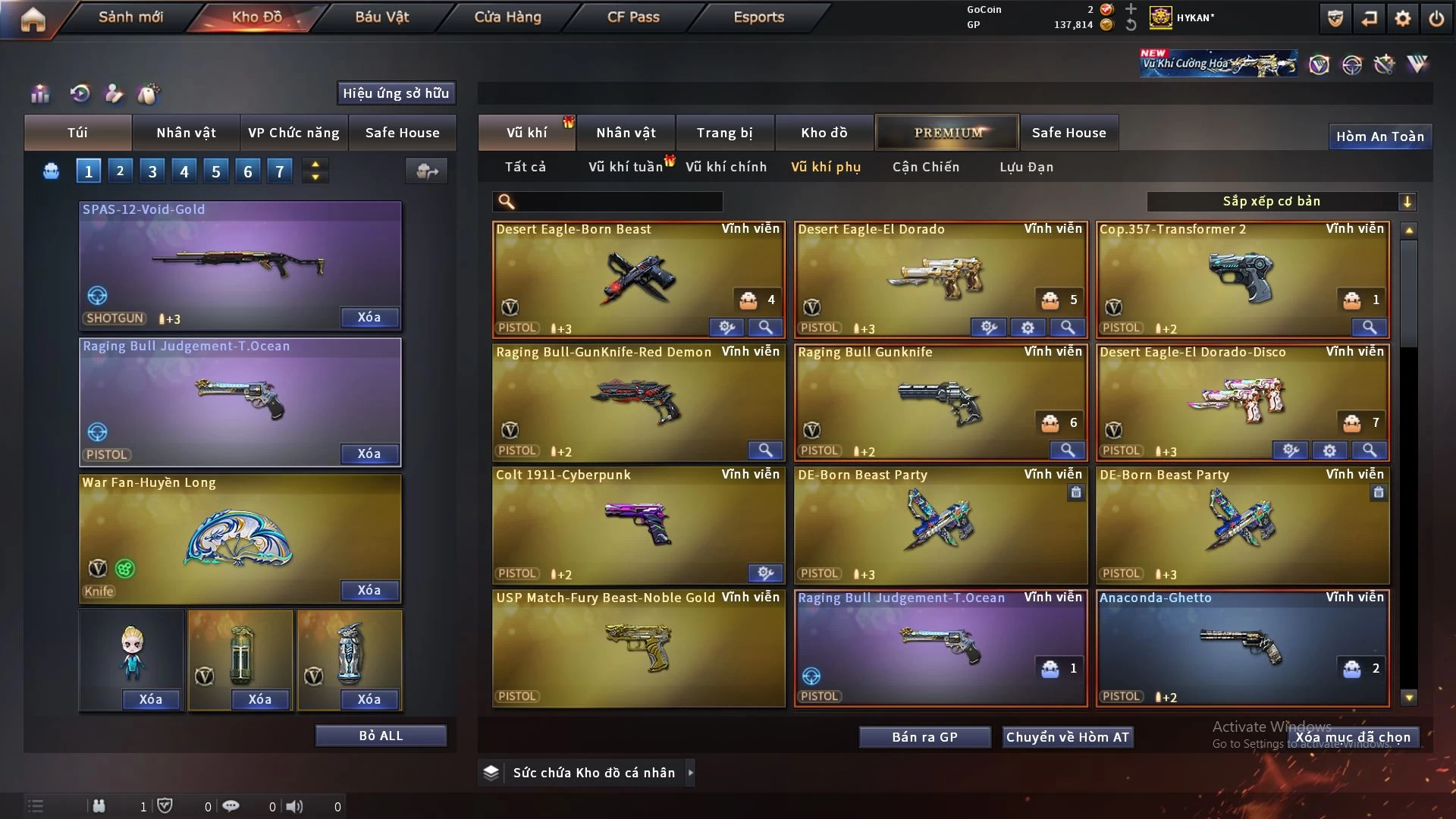Sell selected items with Bán ra GP
Screen dimensions: 1456x819
924,737
